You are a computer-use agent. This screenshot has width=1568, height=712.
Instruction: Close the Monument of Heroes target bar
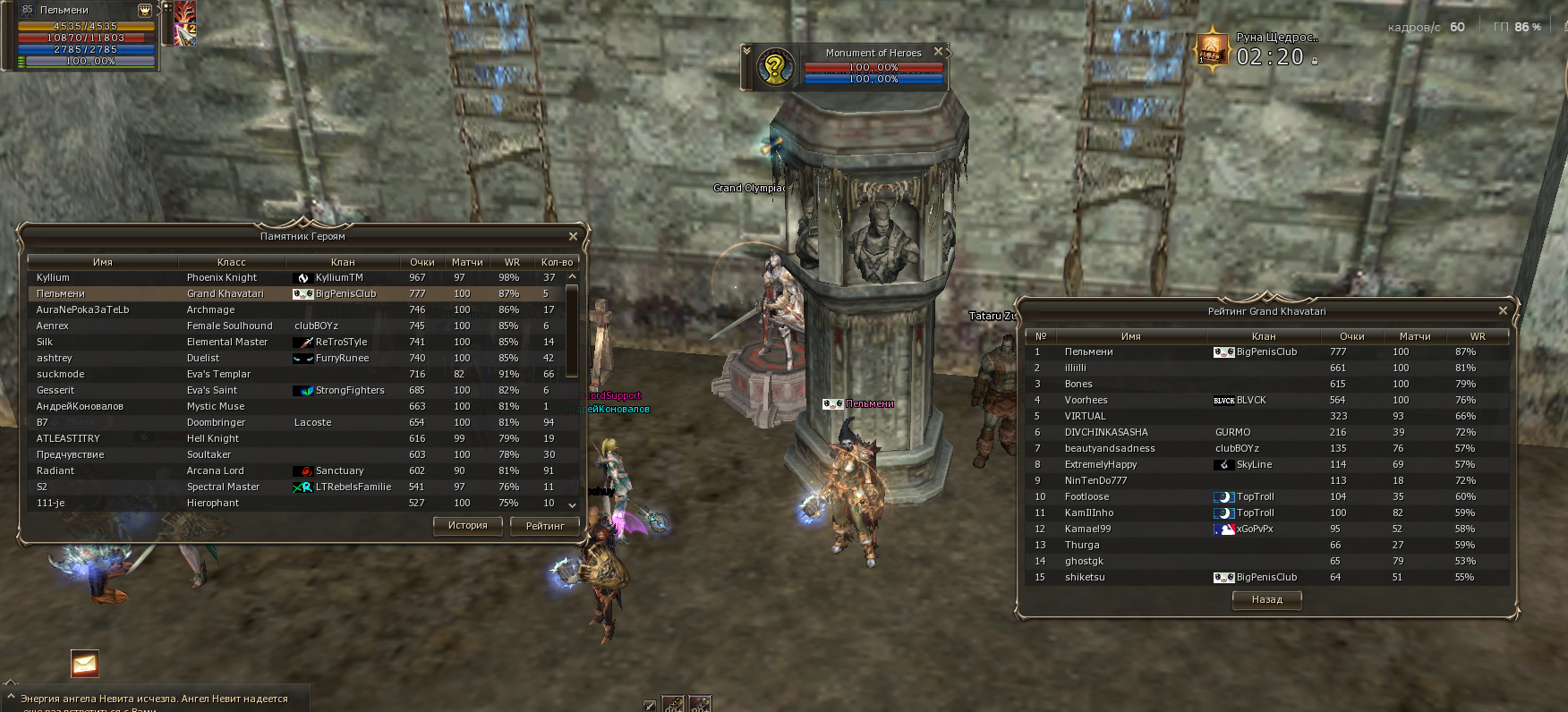click(938, 52)
